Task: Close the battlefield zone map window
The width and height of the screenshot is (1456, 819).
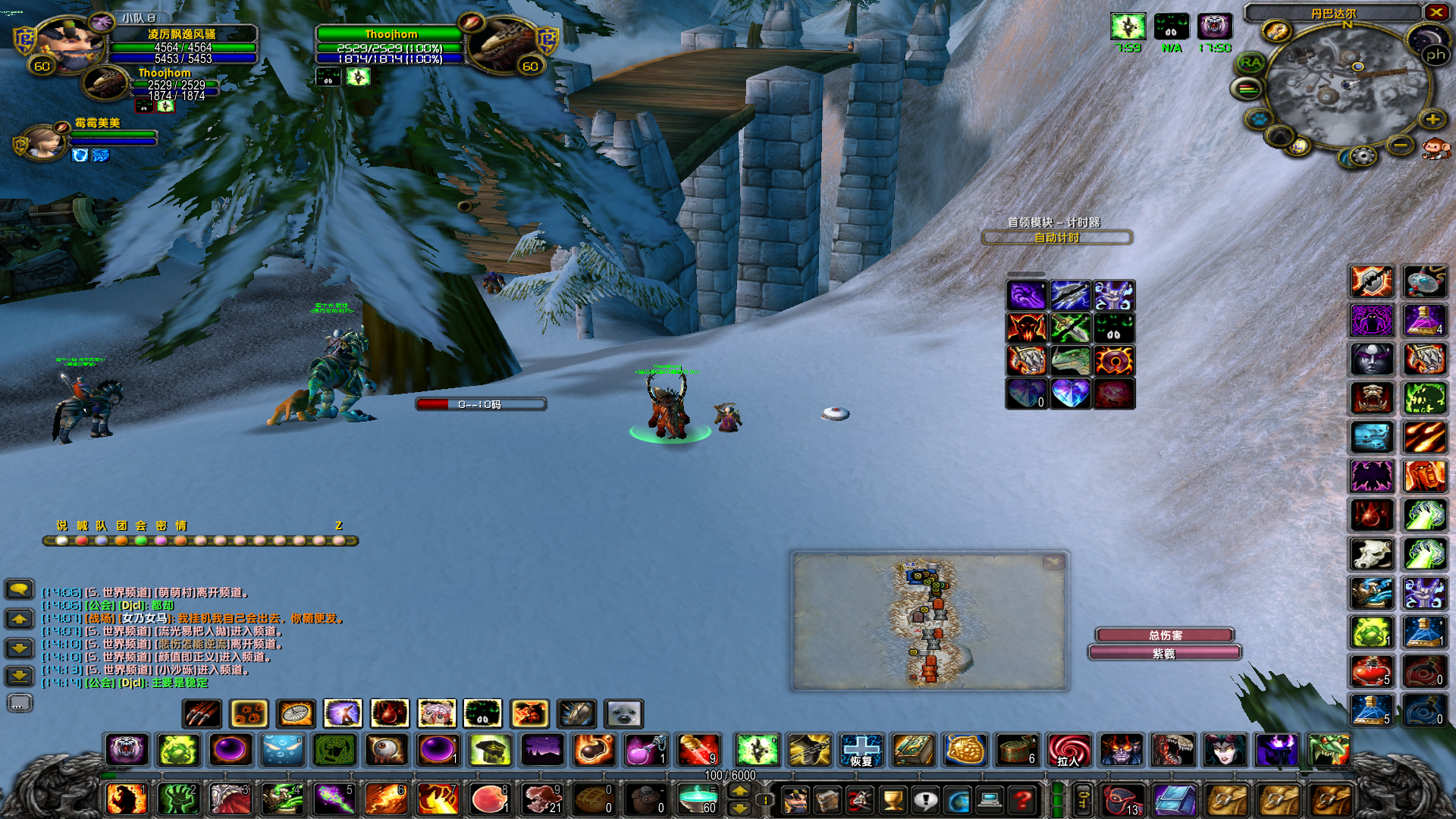Action: [x=1053, y=562]
